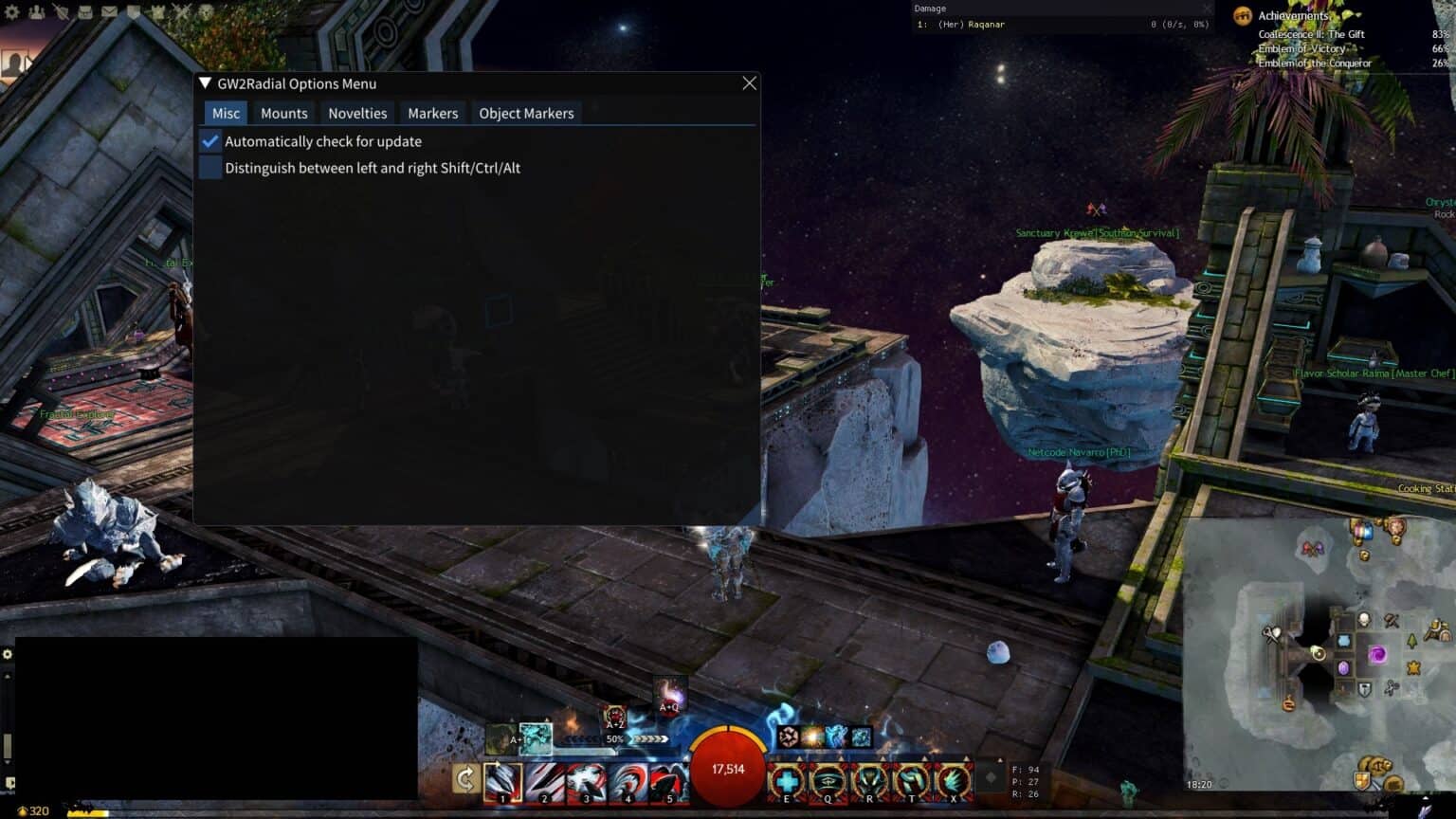Viewport: 1456px width, 819px height.
Task: Collapse the GW2Radial Options Menu via its triangle
Action: click(x=204, y=83)
